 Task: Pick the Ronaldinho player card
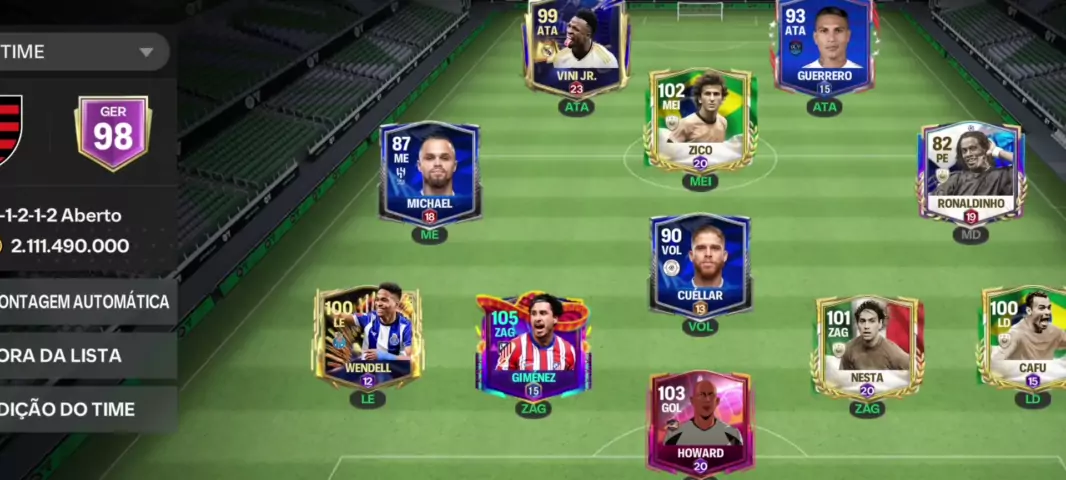coord(970,173)
